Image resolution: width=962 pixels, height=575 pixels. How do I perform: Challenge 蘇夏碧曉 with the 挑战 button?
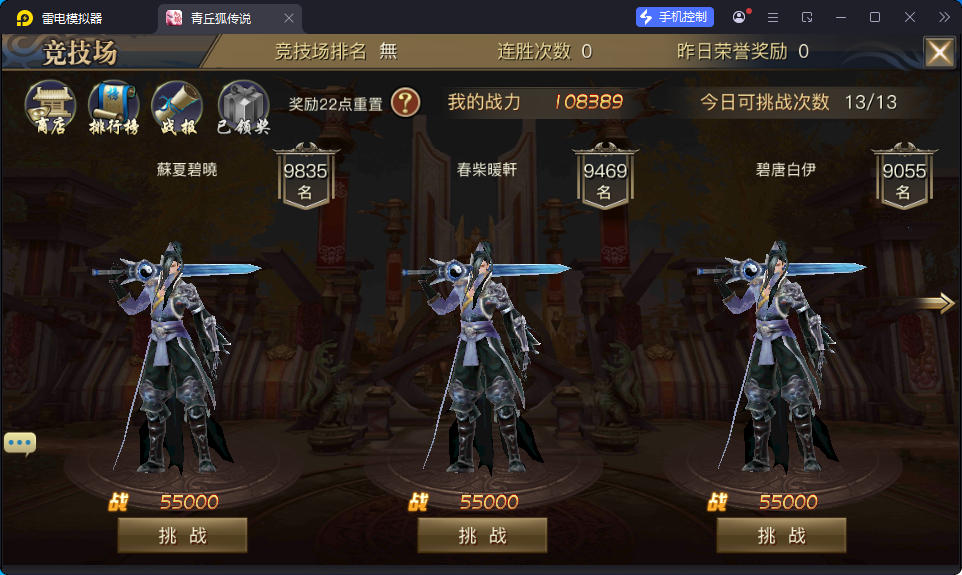(182, 535)
